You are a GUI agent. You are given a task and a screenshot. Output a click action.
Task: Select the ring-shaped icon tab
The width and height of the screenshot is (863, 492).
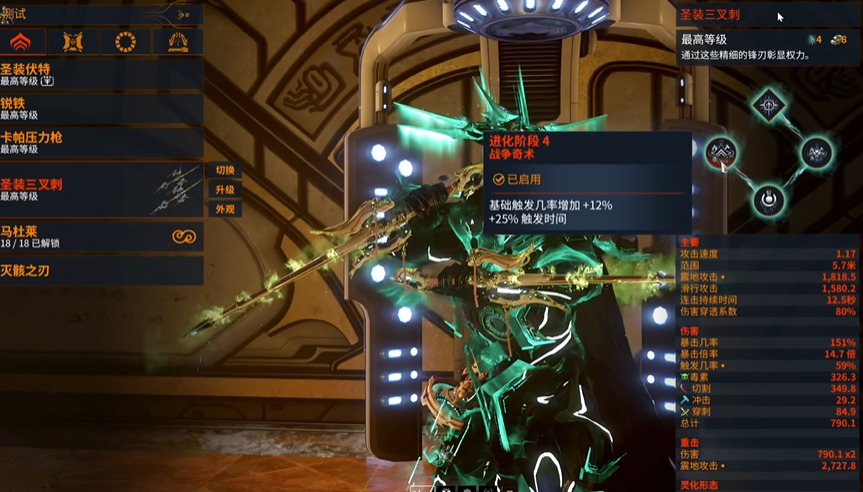tap(126, 42)
